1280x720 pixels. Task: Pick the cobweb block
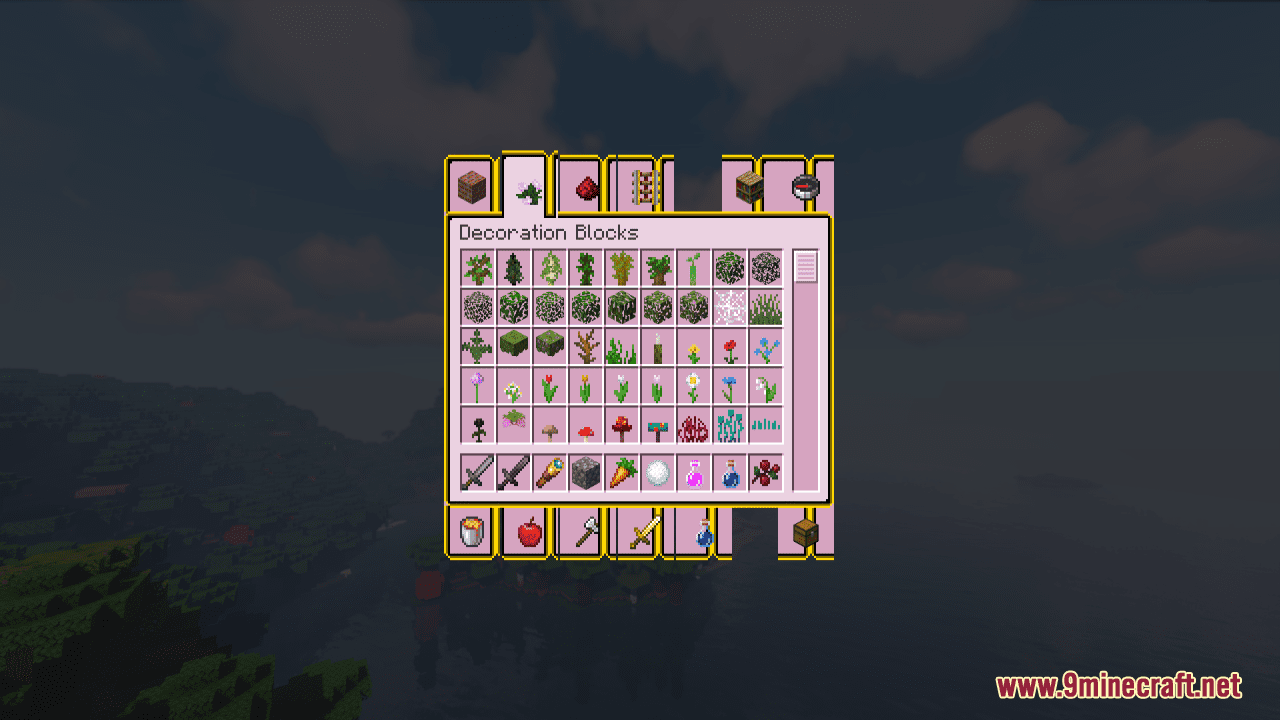729,305
